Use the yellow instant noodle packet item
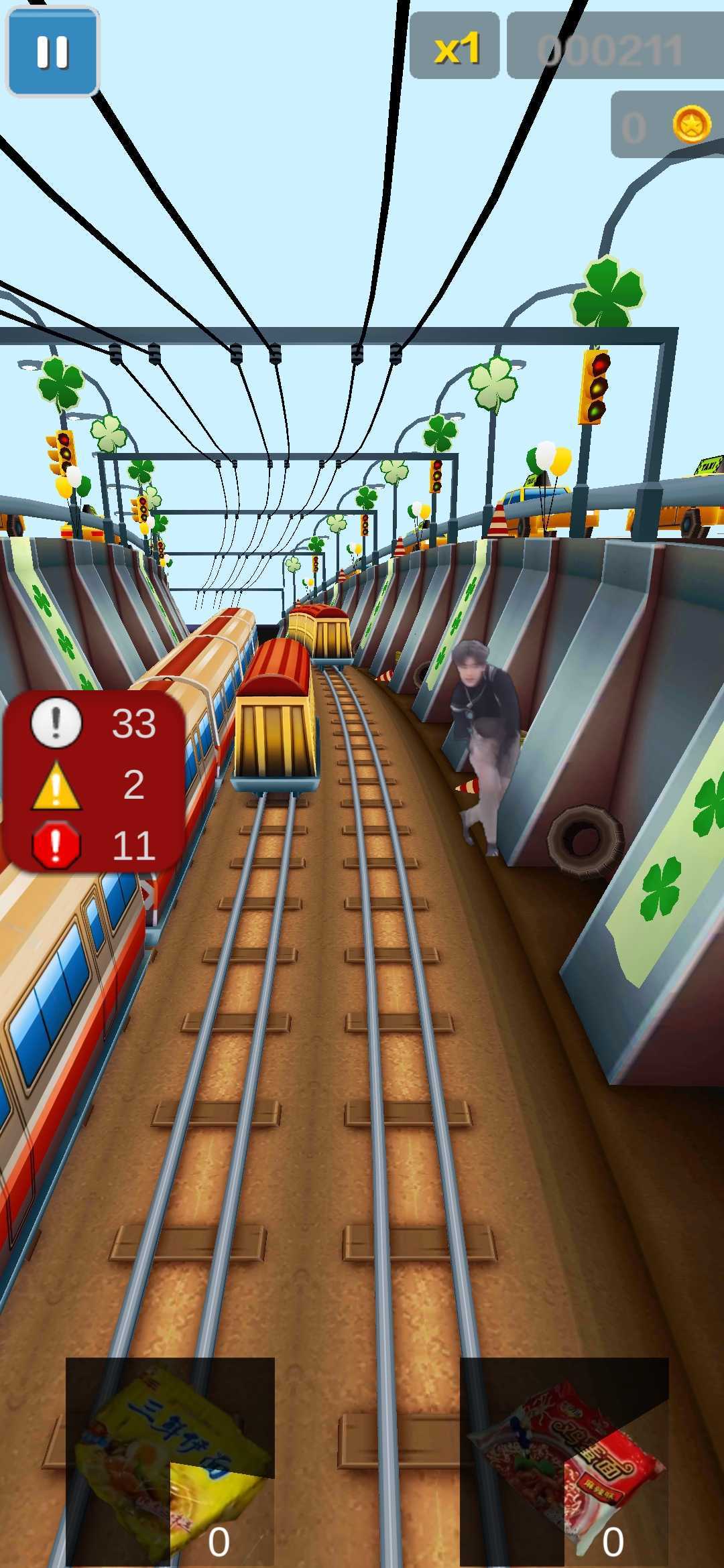724x1568 pixels. click(170, 1459)
